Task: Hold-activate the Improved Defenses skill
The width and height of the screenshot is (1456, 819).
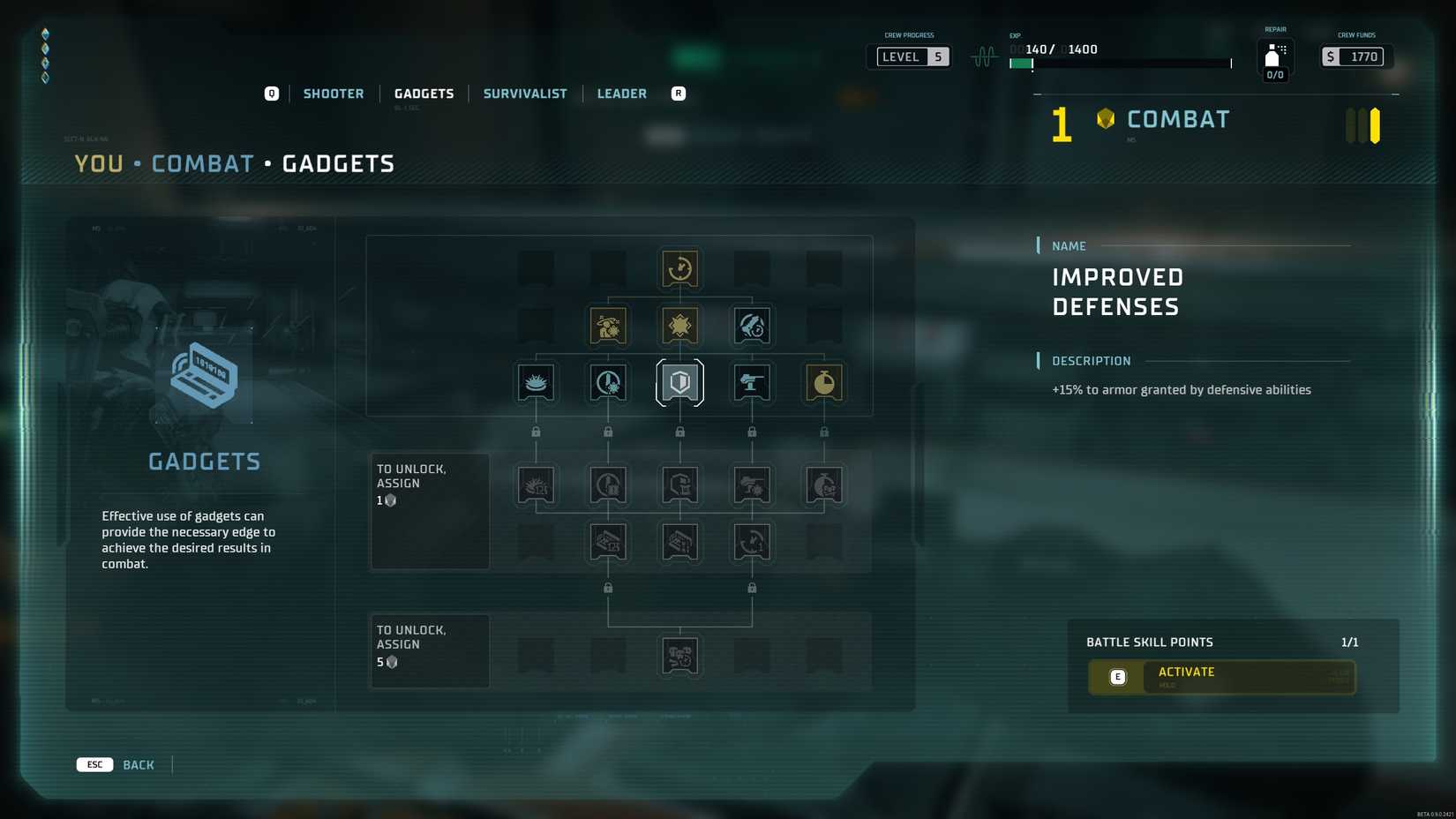Action: [x=1221, y=677]
